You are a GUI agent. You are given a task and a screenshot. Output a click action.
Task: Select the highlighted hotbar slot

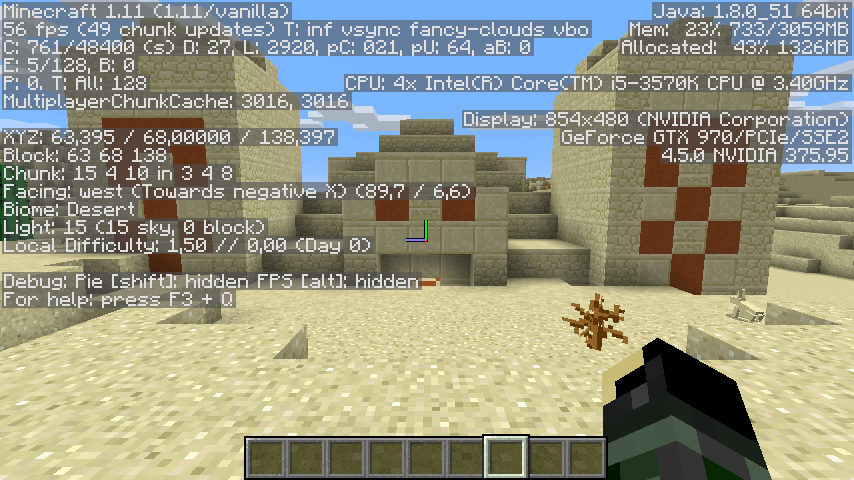tap(506, 457)
